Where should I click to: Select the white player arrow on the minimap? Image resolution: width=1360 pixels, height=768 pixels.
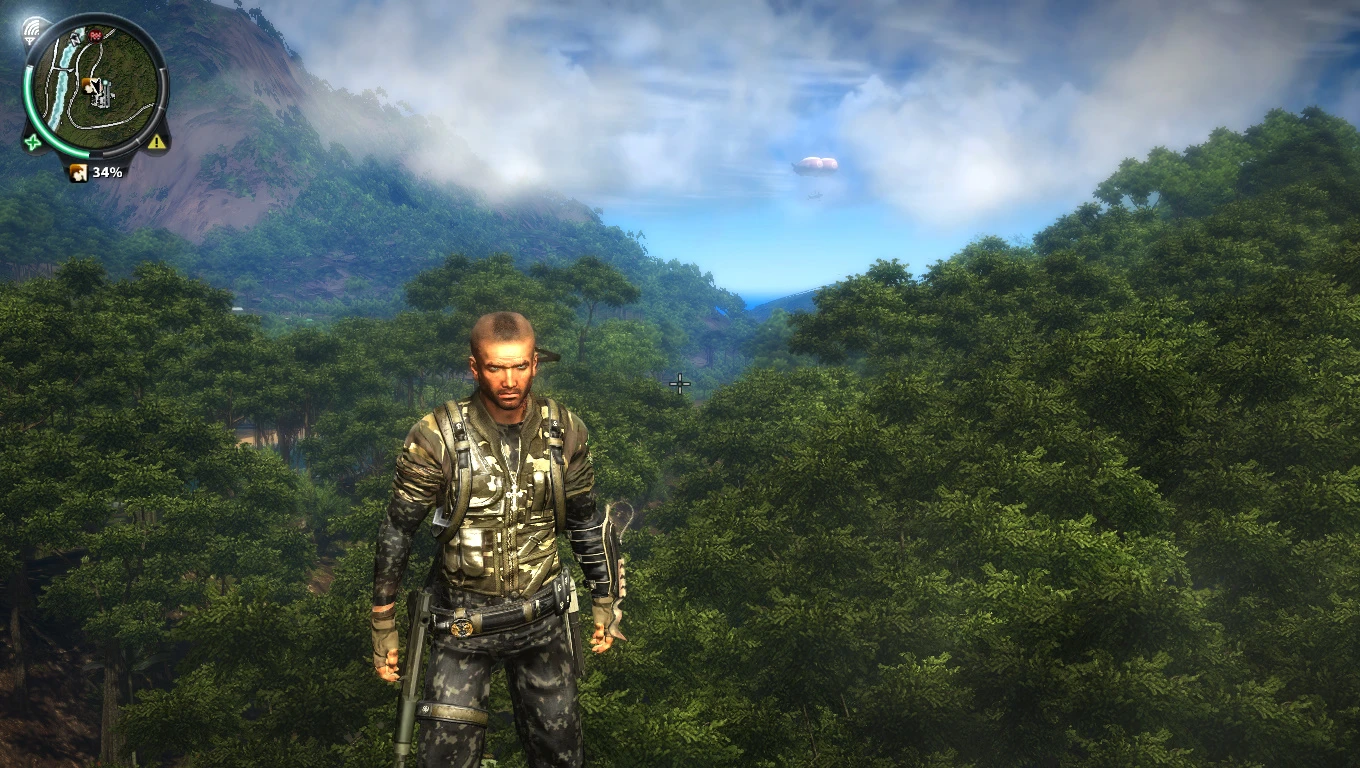[x=96, y=84]
